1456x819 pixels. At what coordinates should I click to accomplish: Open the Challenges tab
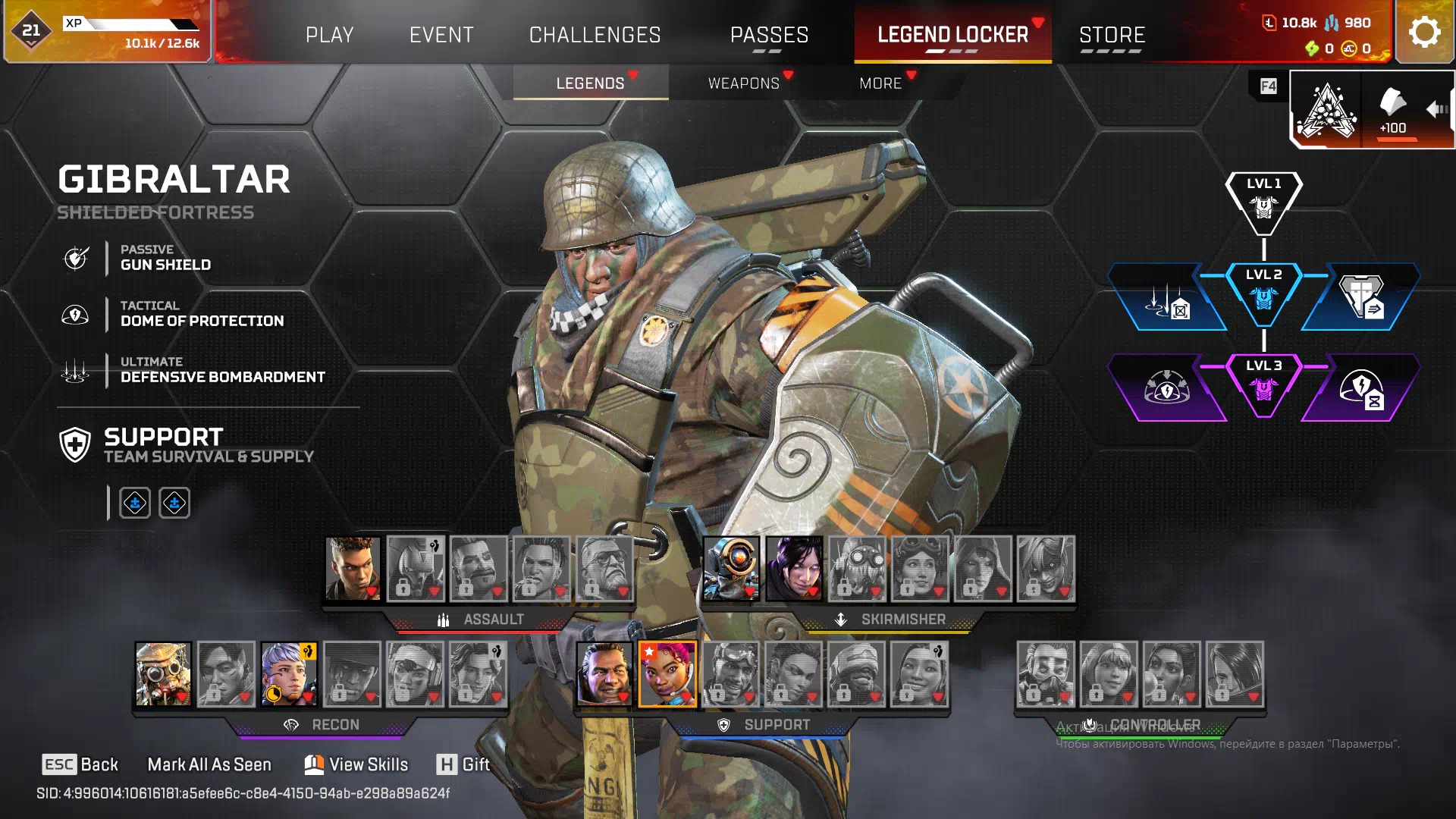pos(595,35)
